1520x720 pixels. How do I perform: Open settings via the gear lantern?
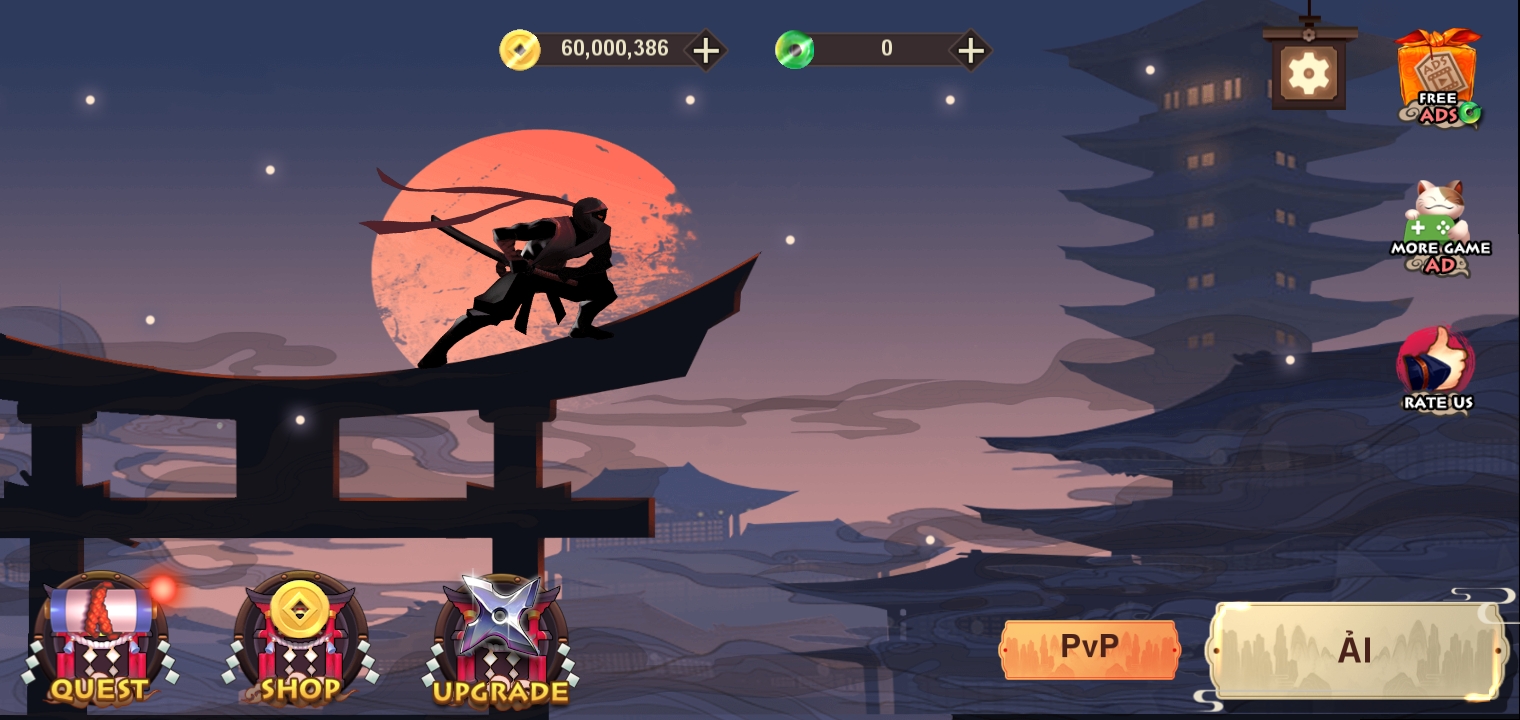coord(1307,72)
